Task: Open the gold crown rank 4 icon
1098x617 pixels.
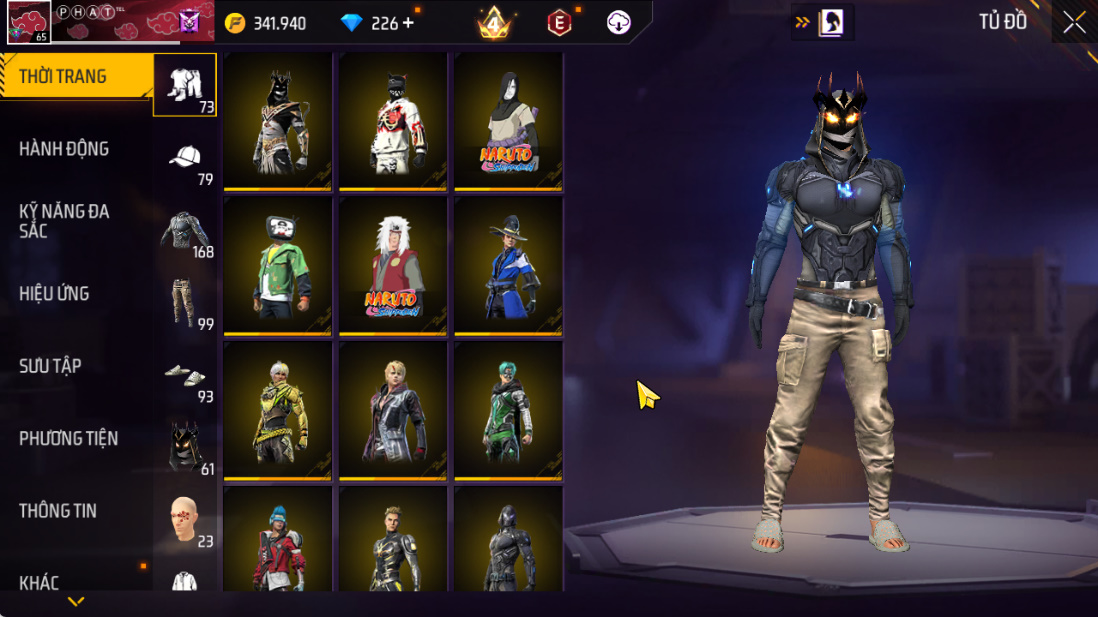Action: click(x=493, y=22)
